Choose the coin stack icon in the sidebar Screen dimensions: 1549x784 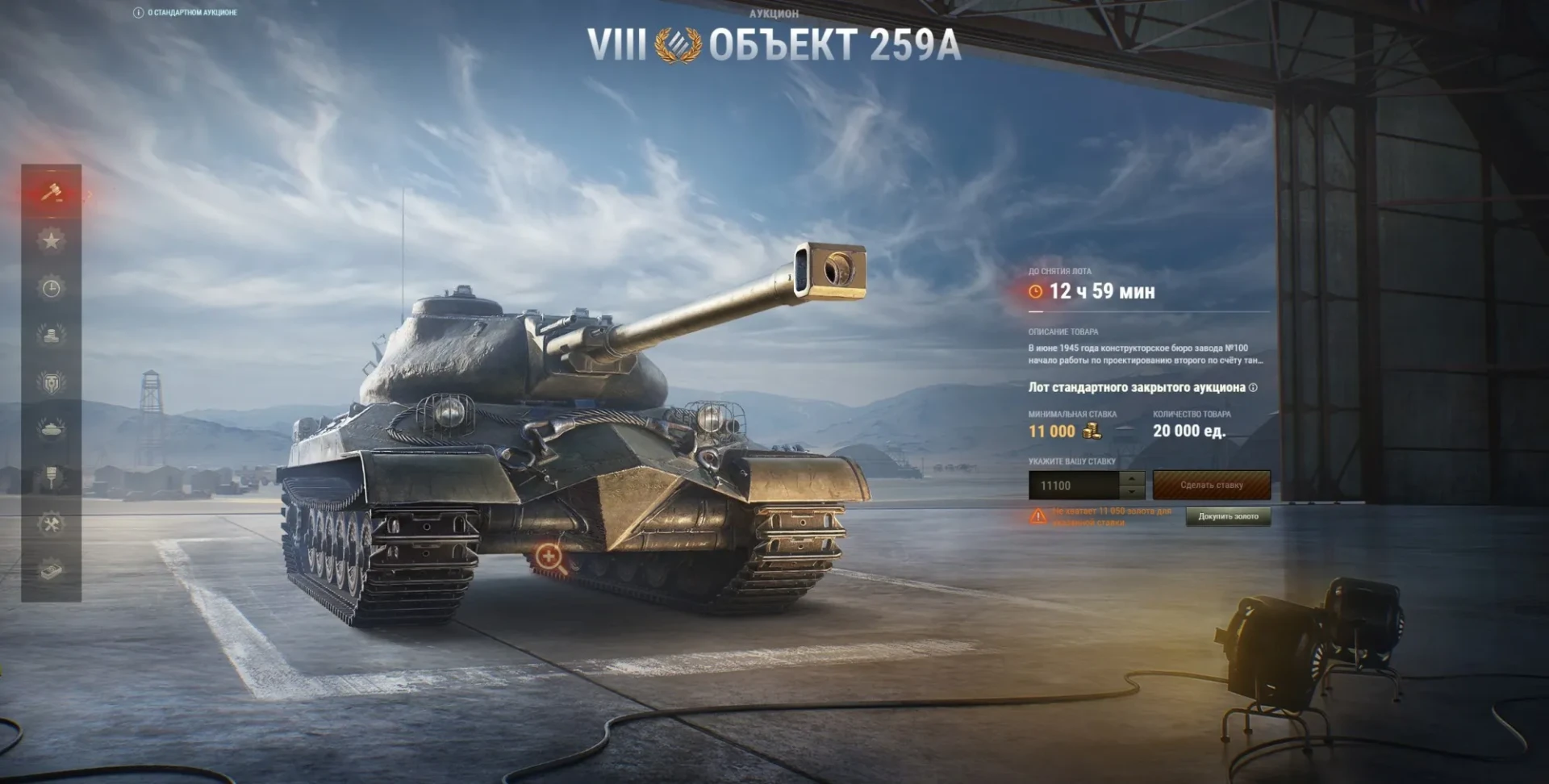click(52, 335)
